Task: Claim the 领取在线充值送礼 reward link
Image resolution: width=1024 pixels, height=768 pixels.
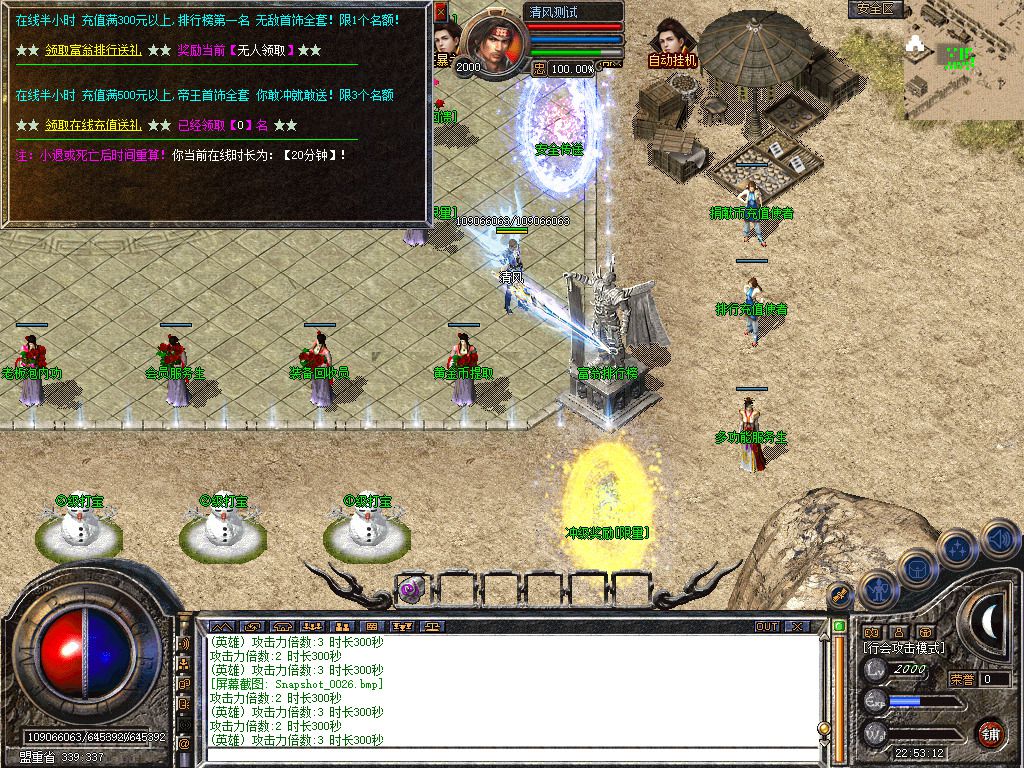Action: [96, 126]
